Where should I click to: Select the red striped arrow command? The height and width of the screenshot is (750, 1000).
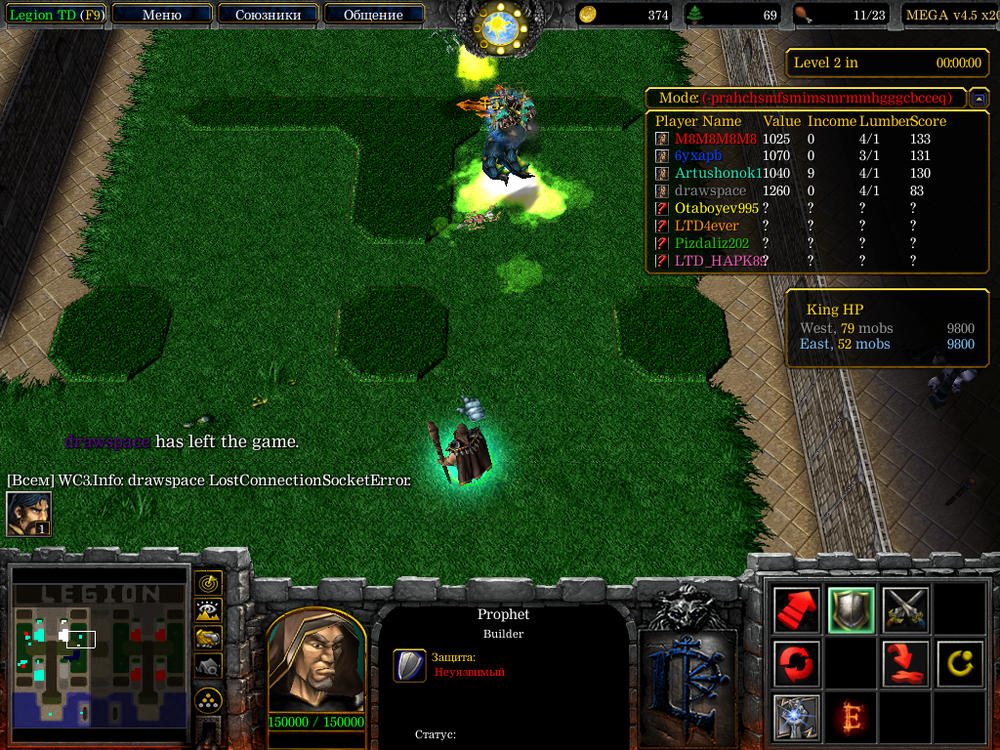pos(797,609)
